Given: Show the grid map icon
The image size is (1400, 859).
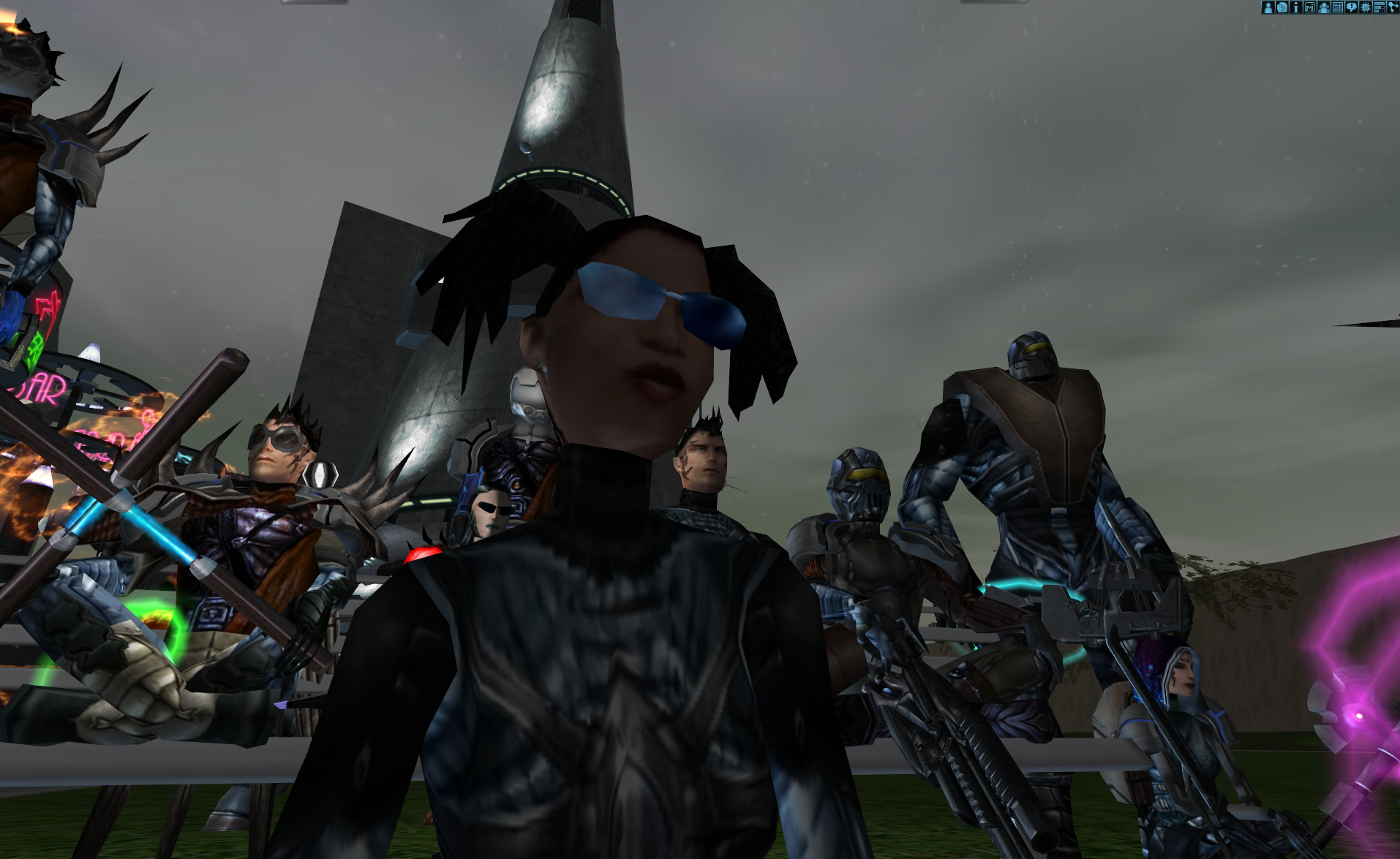Looking at the screenshot, I should (x=1337, y=7).
